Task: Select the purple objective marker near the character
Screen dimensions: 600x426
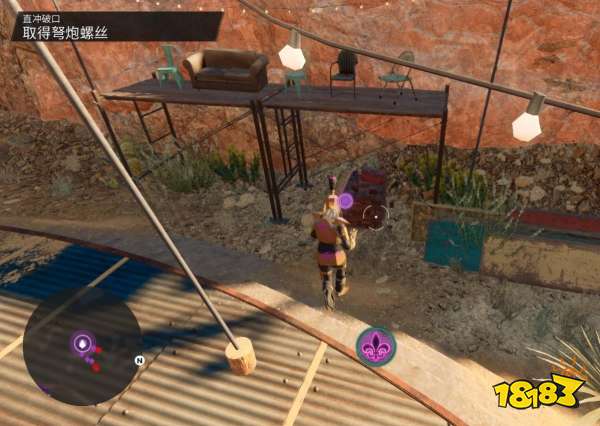Action: click(346, 200)
